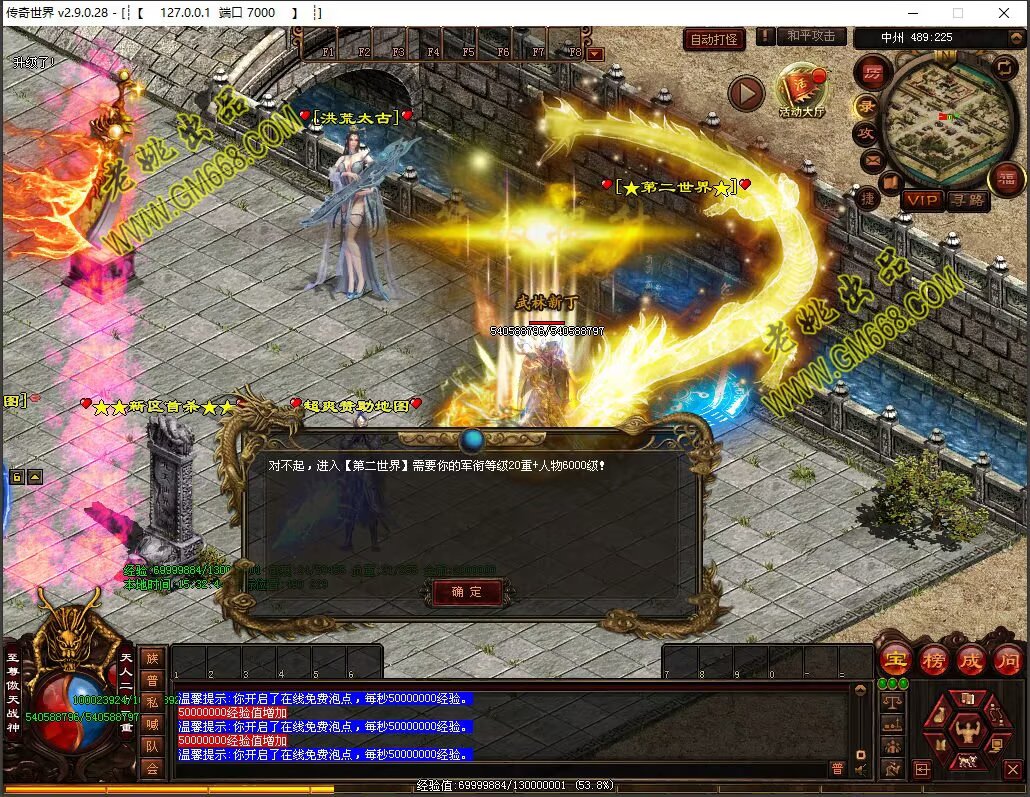Click the round play arrow button
Image resolution: width=1030 pixels, height=797 pixels.
pos(746,94)
